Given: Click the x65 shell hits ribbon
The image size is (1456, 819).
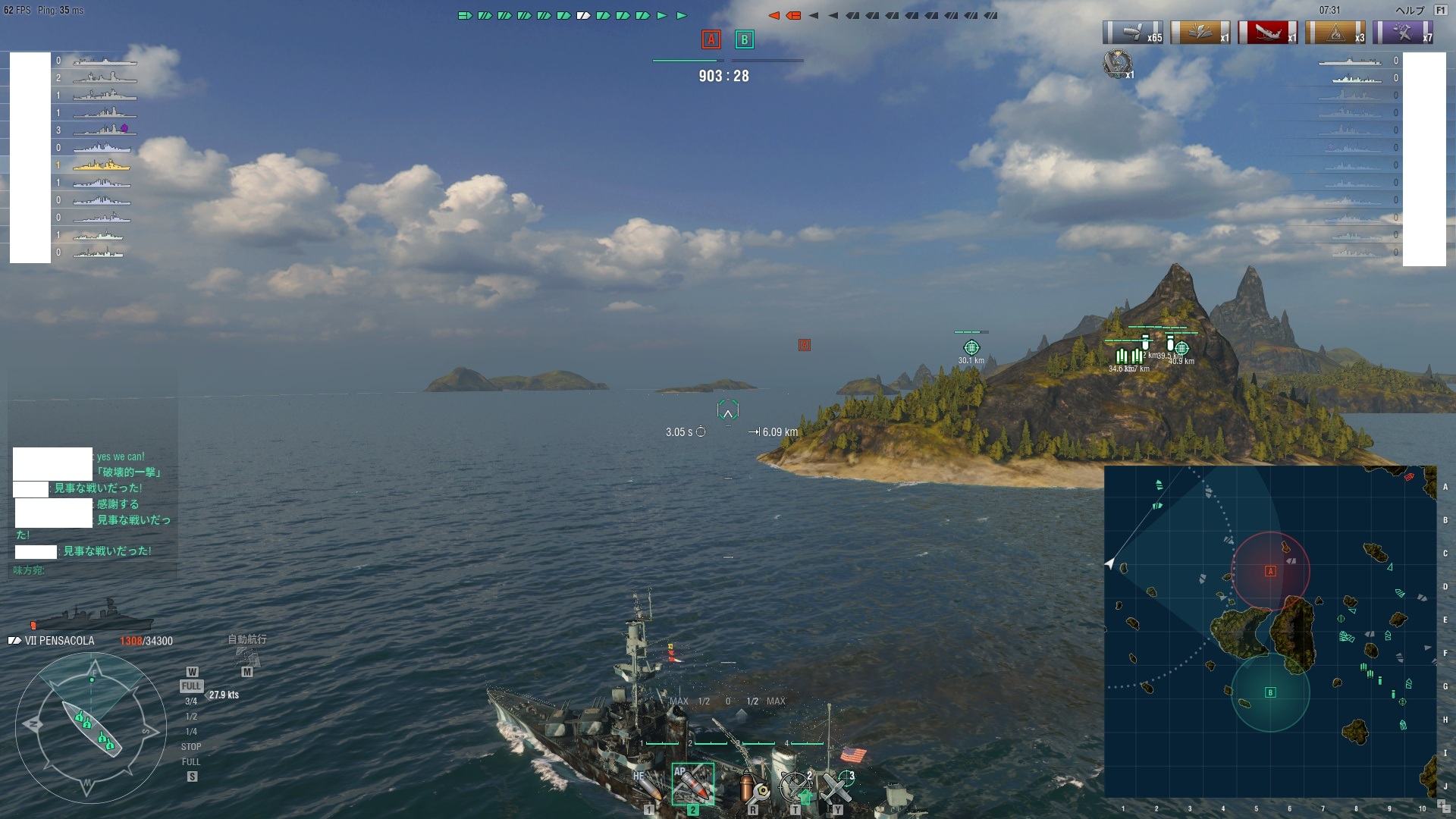Looking at the screenshot, I should pos(1132,33).
